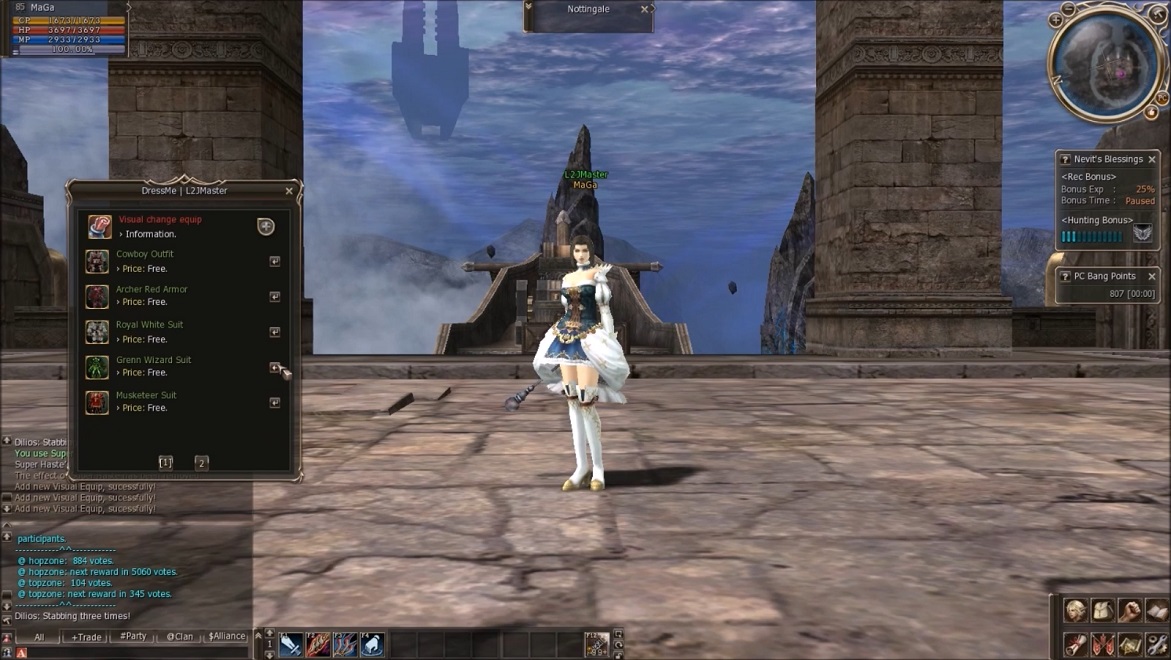Screen dimensions: 1171x660
Task: Switch to the +Trade chat tab
Action: tap(86, 637)
